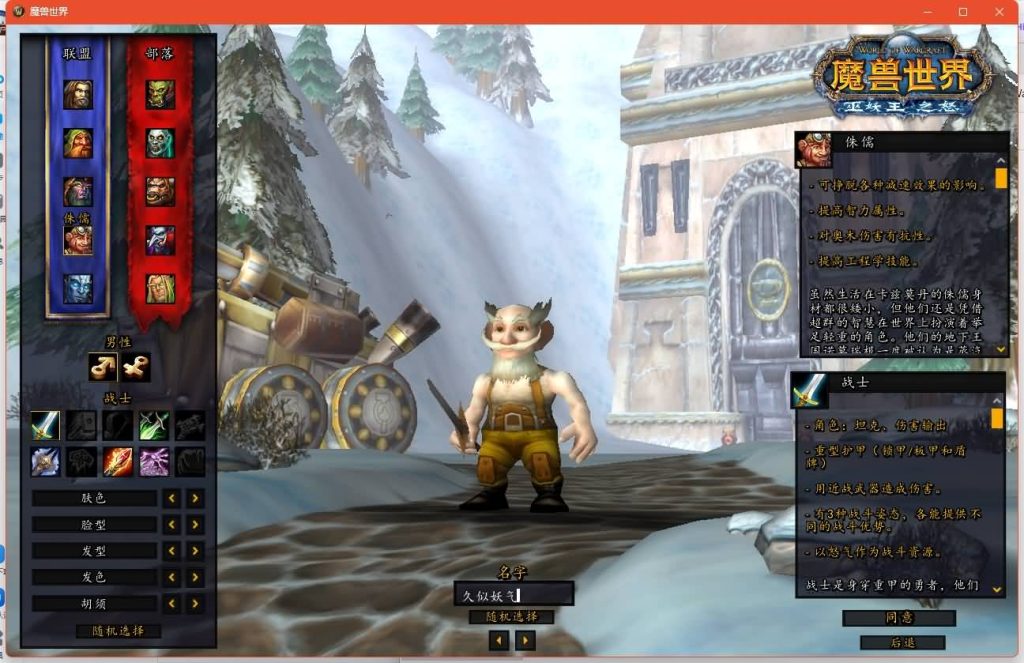Viewport: 1024px width, 663px height.
Task: Pick the Night Elf race portrait
Action: 78,191
